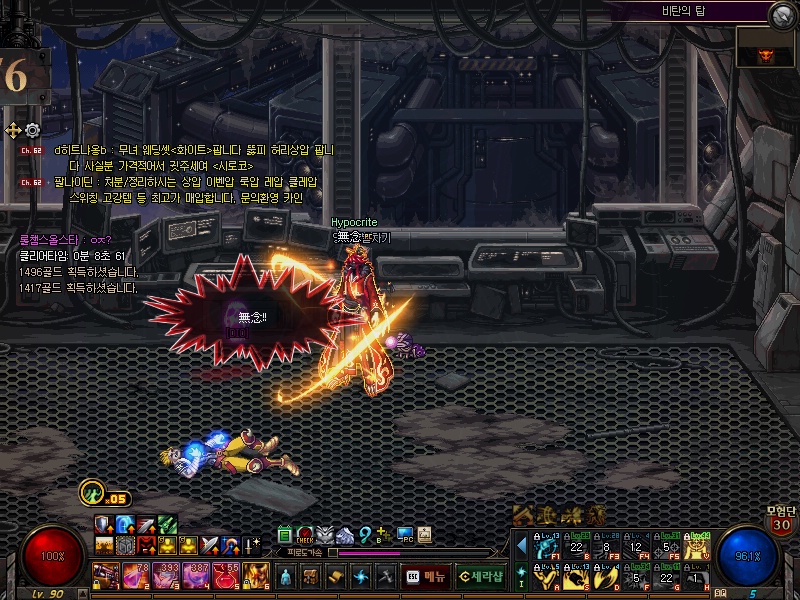The width and height of the screenshot is (800, 600).
Task: Use the gun item in quick slot 1
Action: tap(105, 575)
